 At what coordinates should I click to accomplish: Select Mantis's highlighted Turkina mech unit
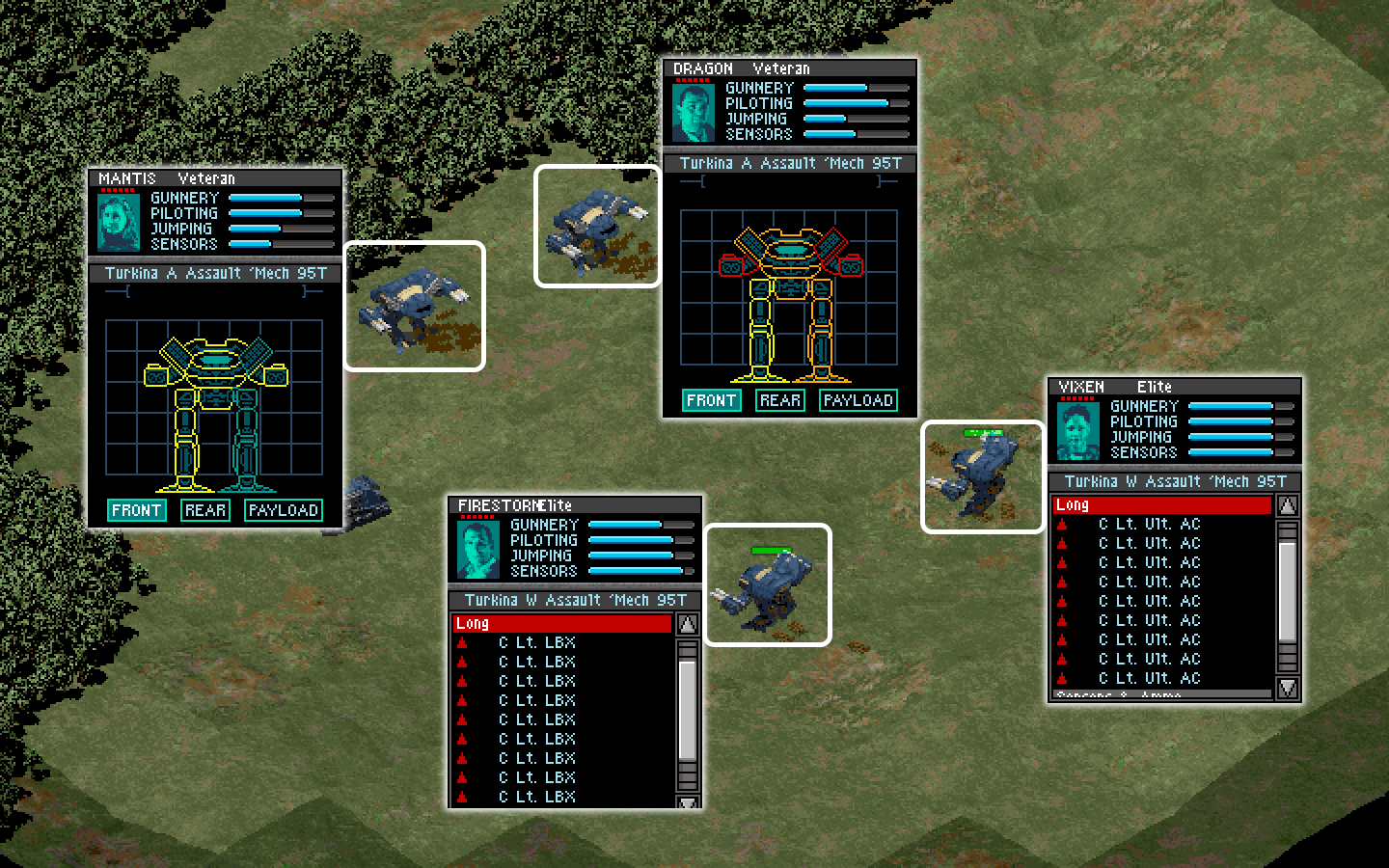coord(415,306)
